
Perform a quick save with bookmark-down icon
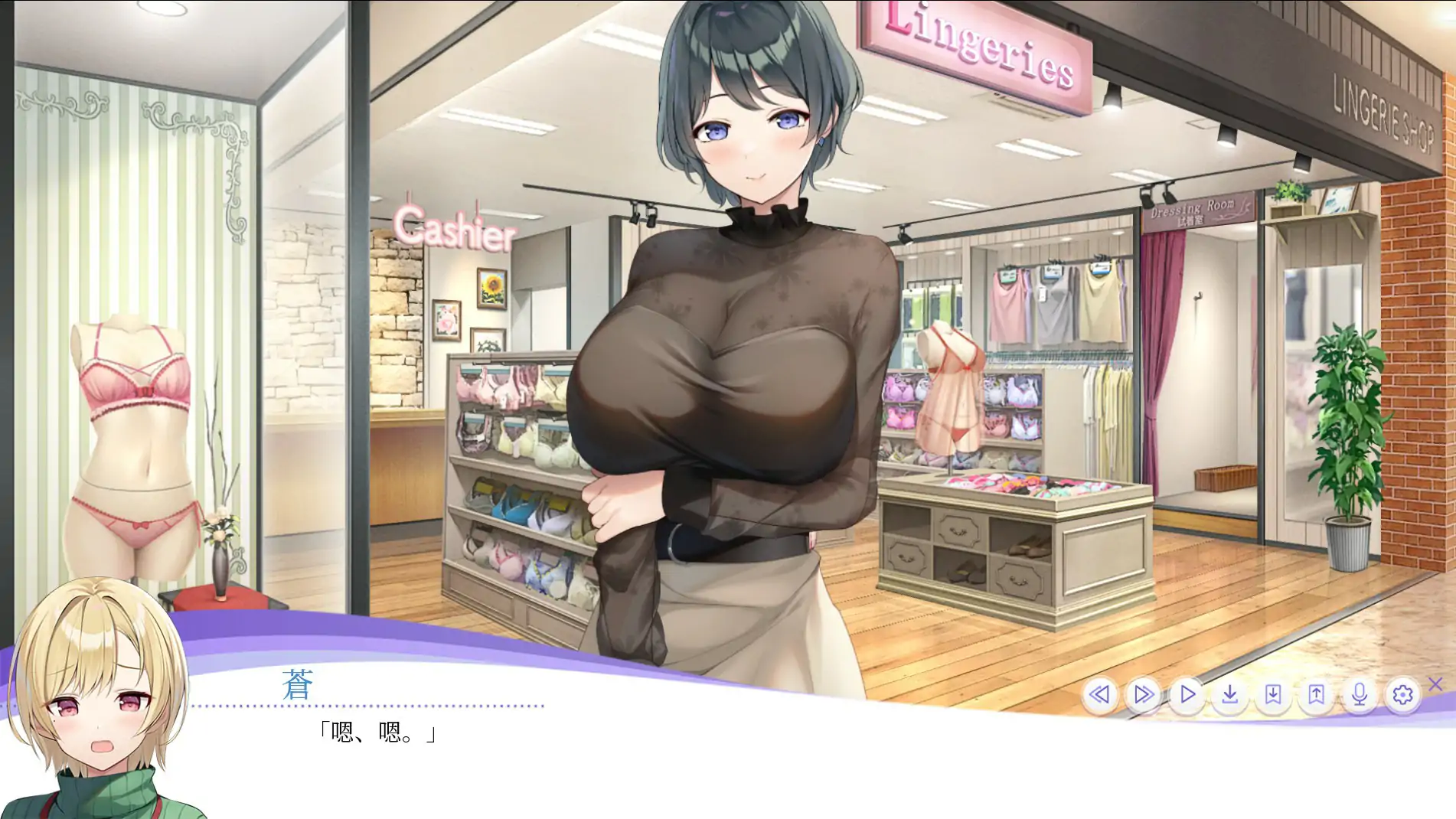(1272, 693)
